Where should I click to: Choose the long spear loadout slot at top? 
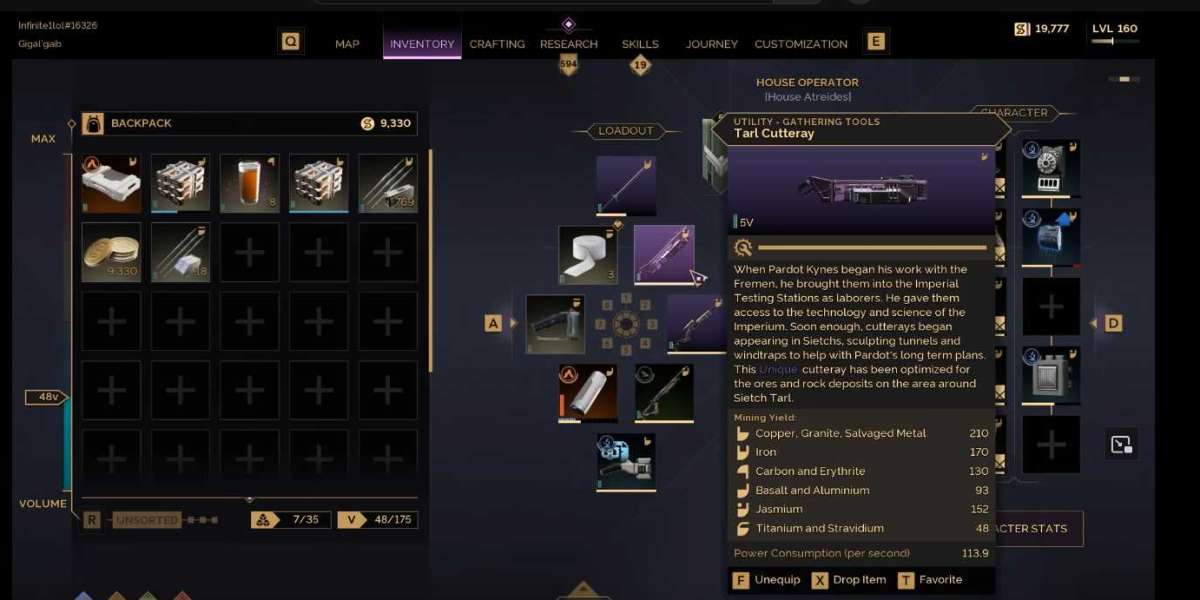(x=626, y=185)
